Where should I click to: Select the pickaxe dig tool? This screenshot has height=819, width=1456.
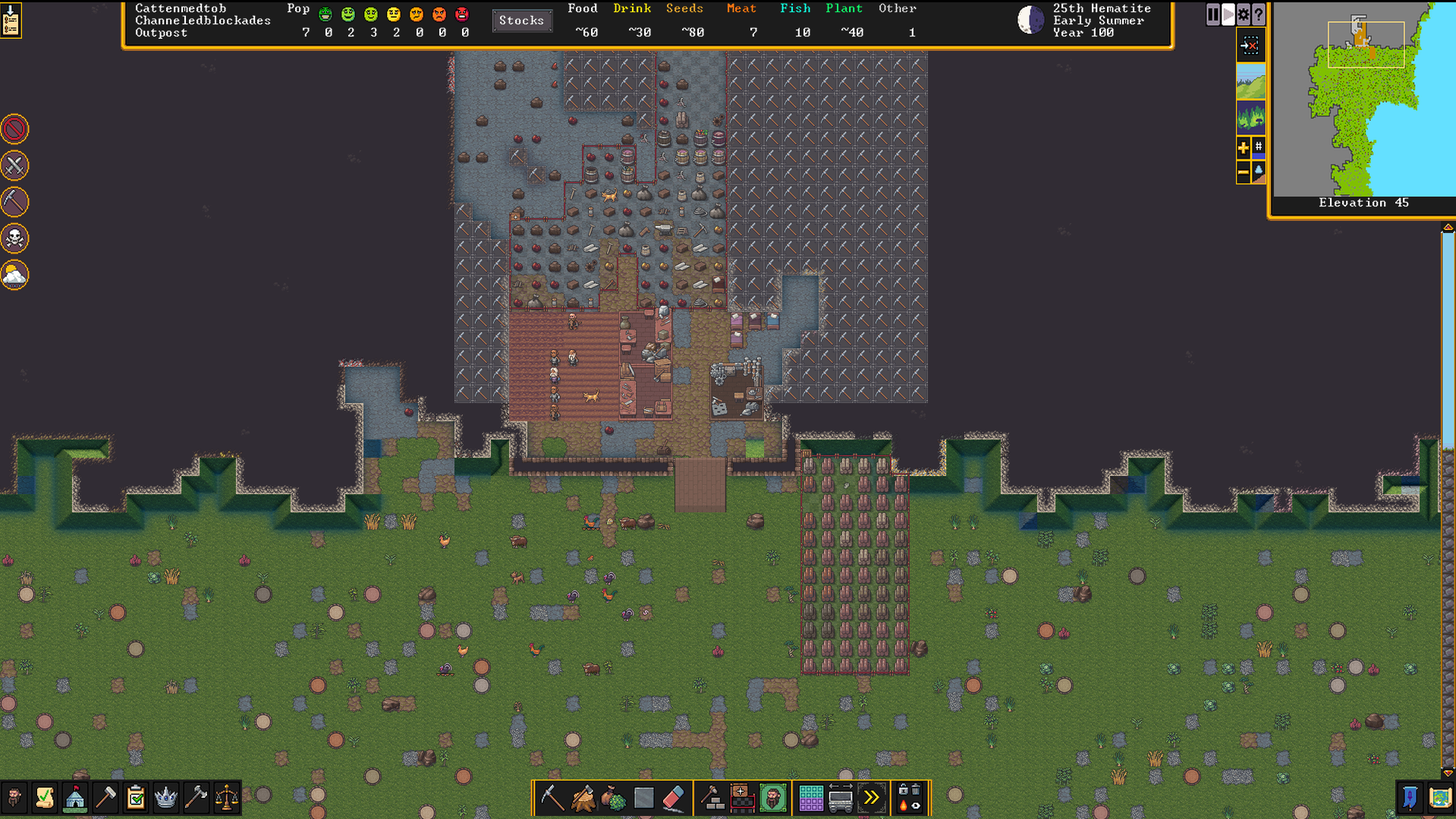(552, 798)
